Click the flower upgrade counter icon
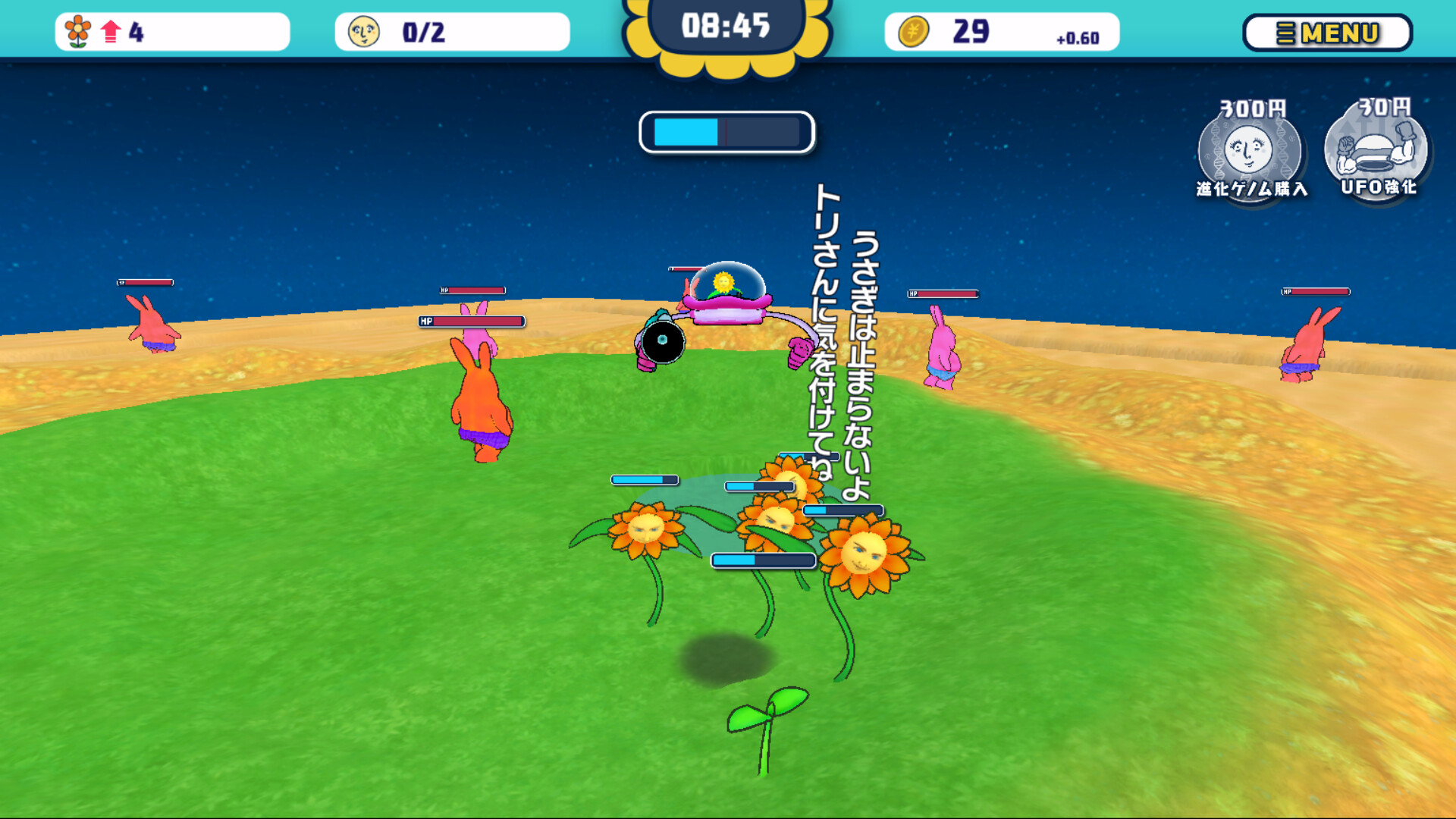Screen dimensions: 1456x819 click(x=76, y=29)
